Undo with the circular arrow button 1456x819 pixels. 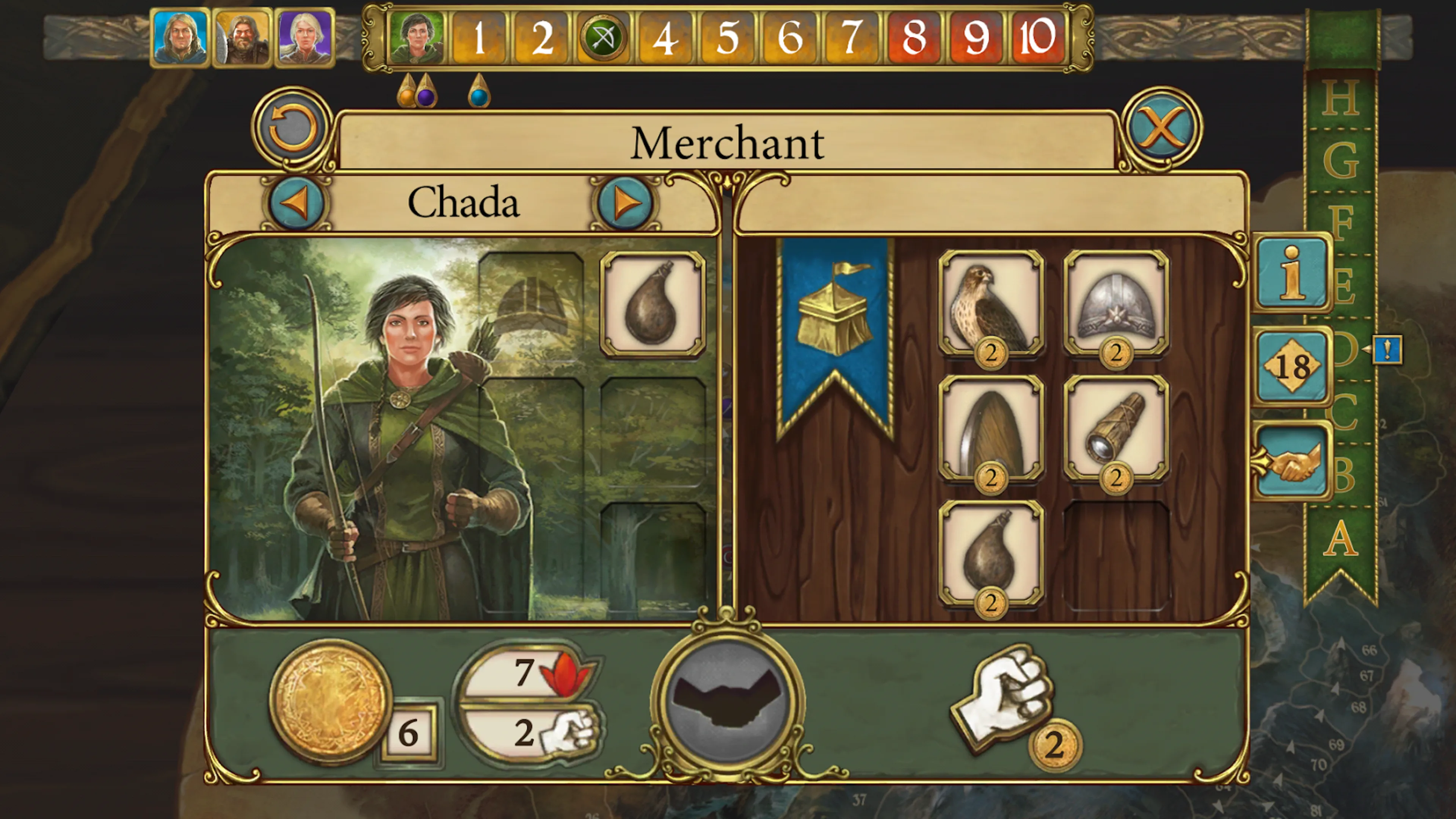point(292,127)
